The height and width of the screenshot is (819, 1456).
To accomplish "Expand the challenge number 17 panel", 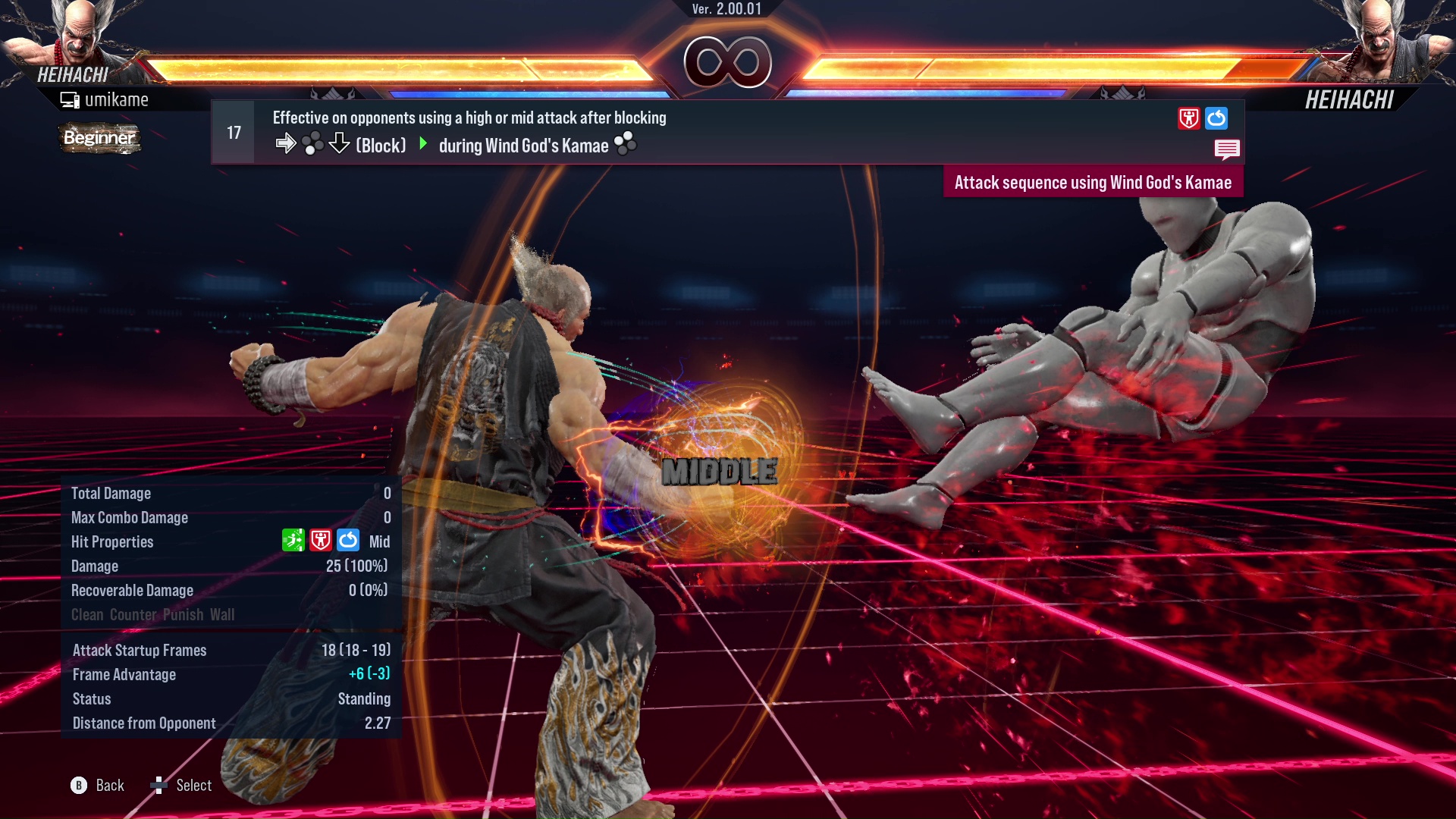I will (x=232, y=132).
